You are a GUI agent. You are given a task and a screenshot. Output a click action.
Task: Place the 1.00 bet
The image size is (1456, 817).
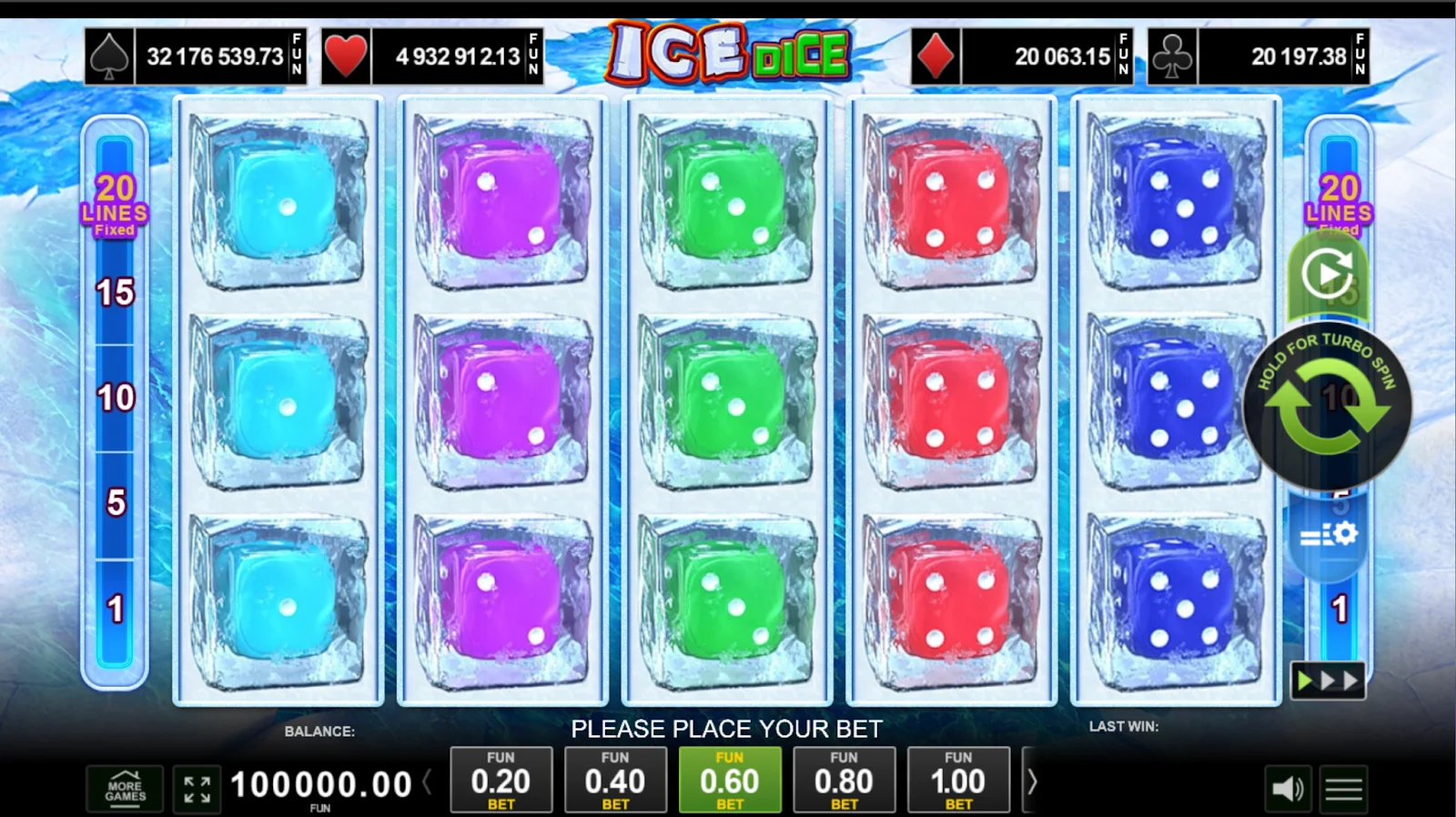(958, 780)
